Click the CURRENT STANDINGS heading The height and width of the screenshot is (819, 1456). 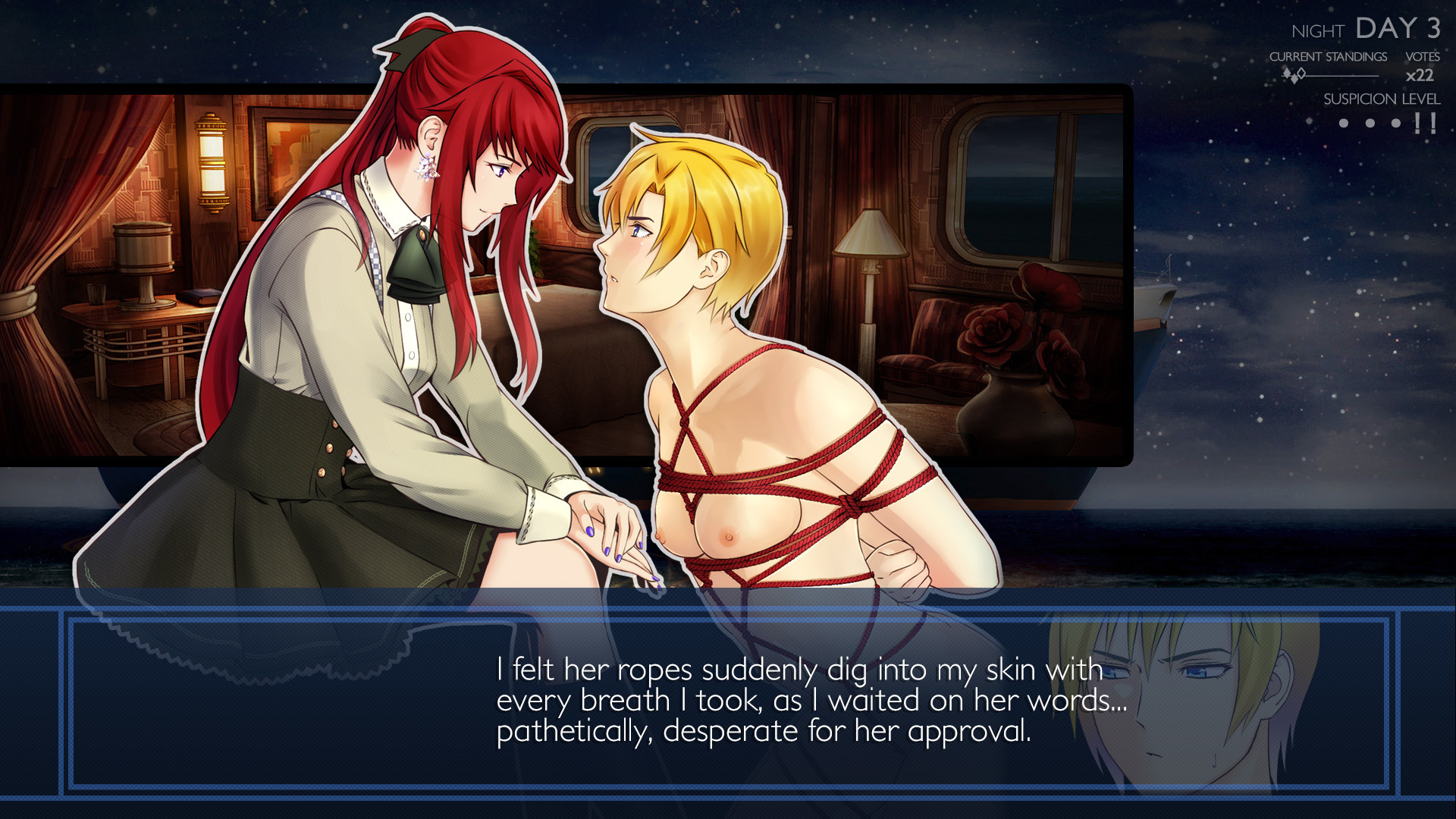point(1328,56)
